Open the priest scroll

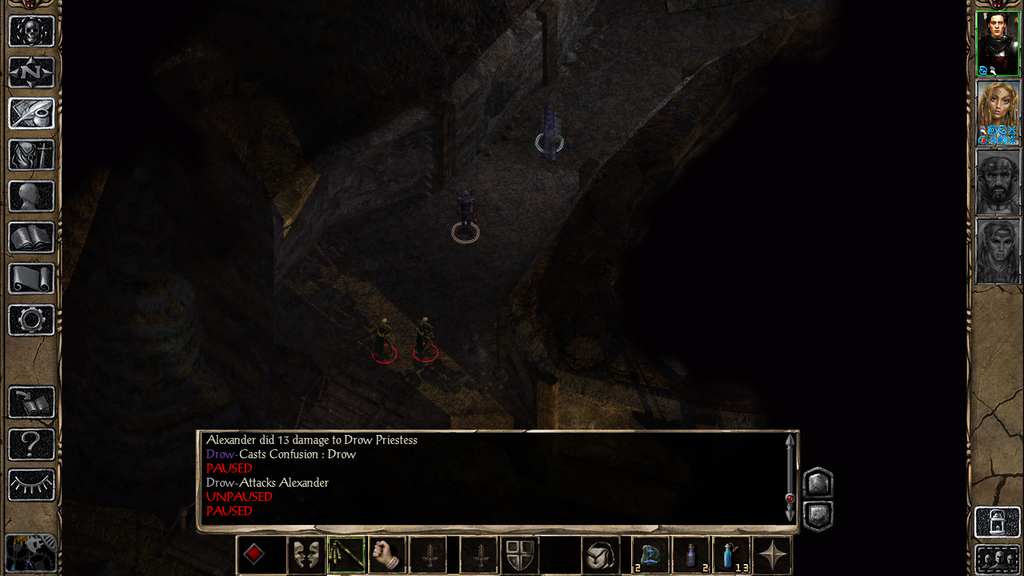[x=31, y=279]
